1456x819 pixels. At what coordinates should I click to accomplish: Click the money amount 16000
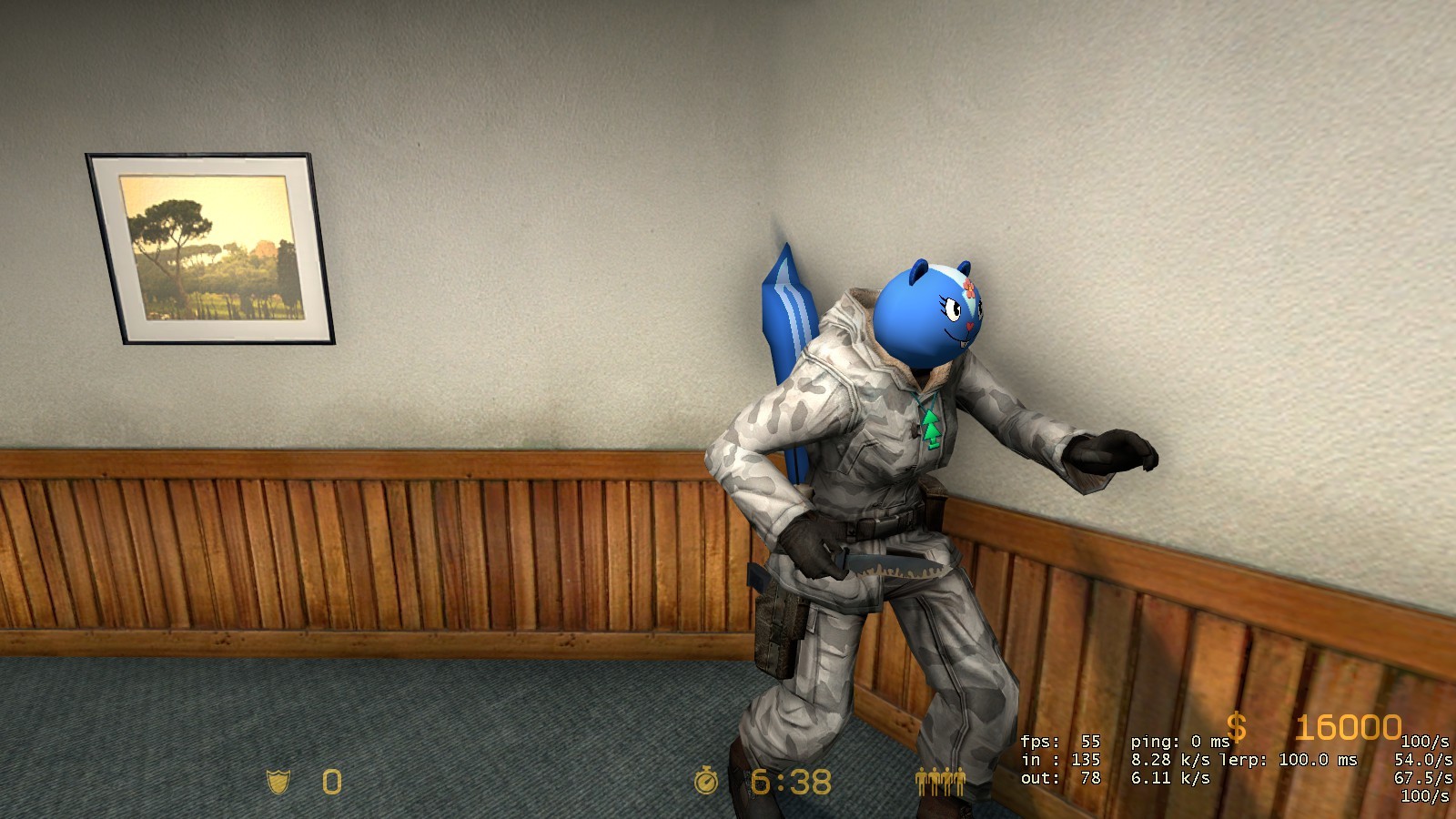tap(1347, 728)
